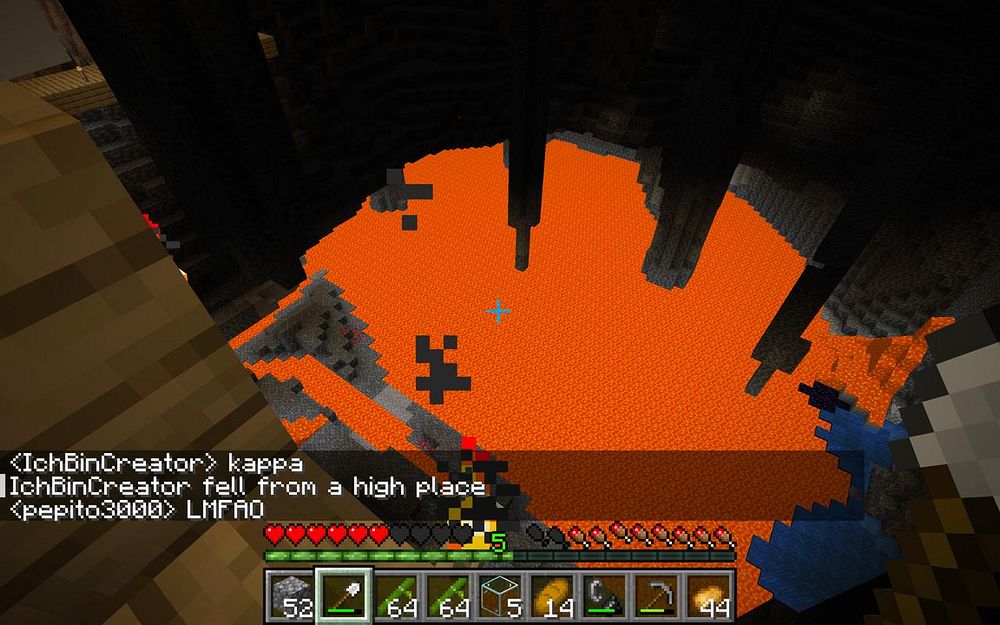Select the iron shovel hotbar slot

pyautogui.click(x=345, y=595)
